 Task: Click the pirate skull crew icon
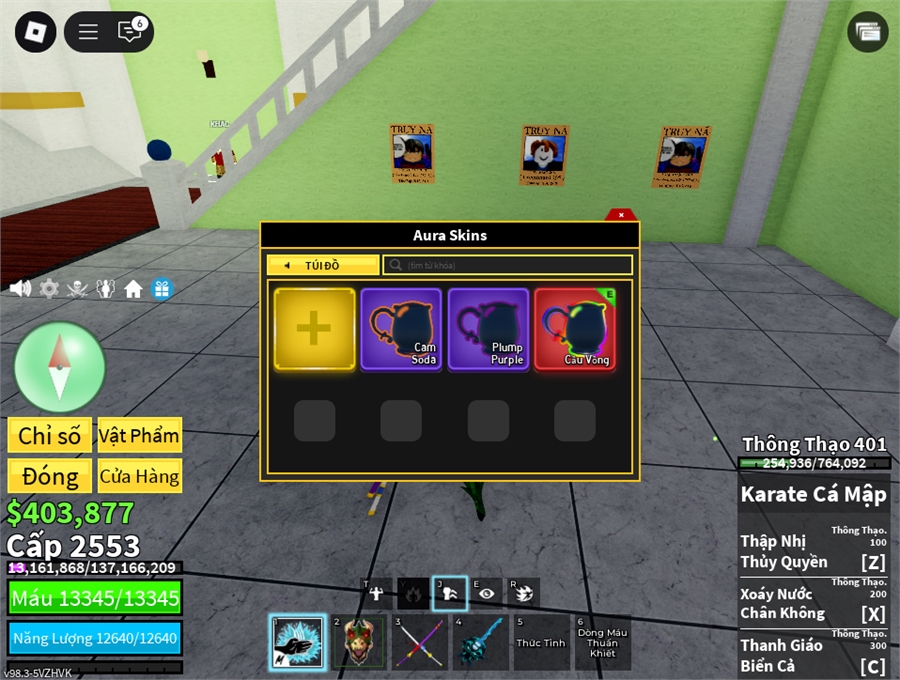(x=77, y=289)
